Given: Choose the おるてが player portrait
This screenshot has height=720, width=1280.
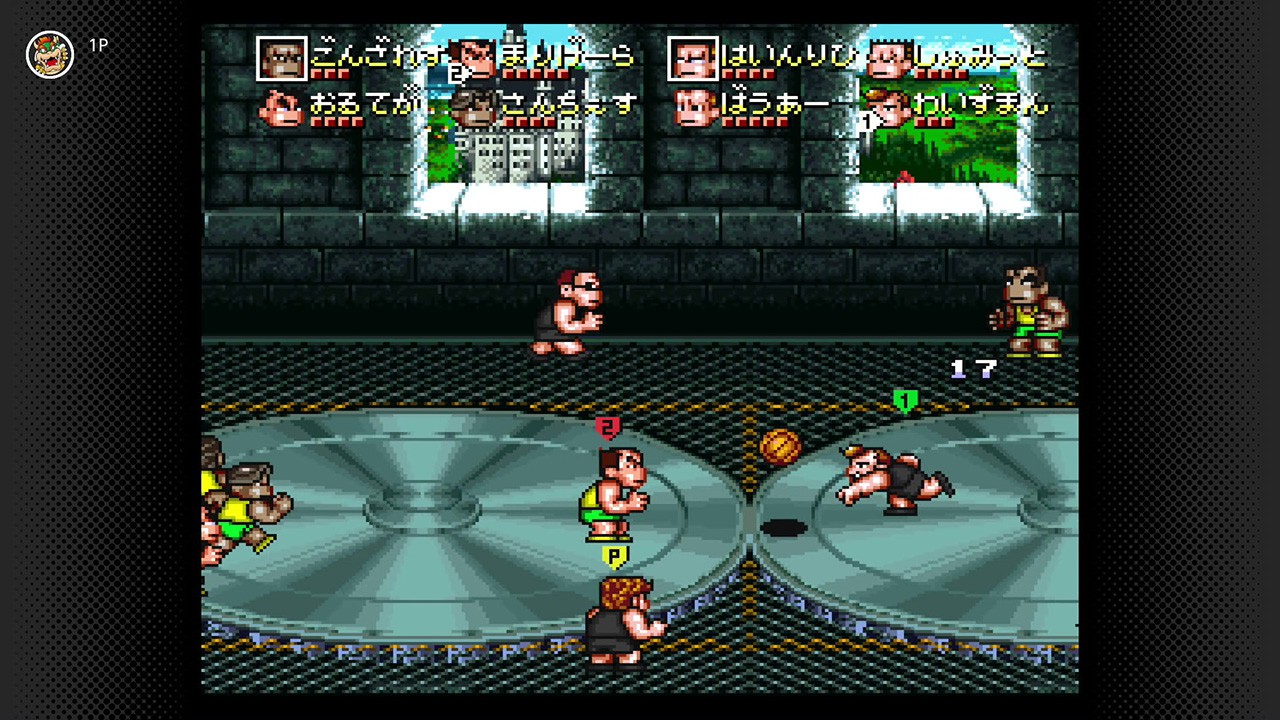Looking at the screenshot, I should point(282,107).
